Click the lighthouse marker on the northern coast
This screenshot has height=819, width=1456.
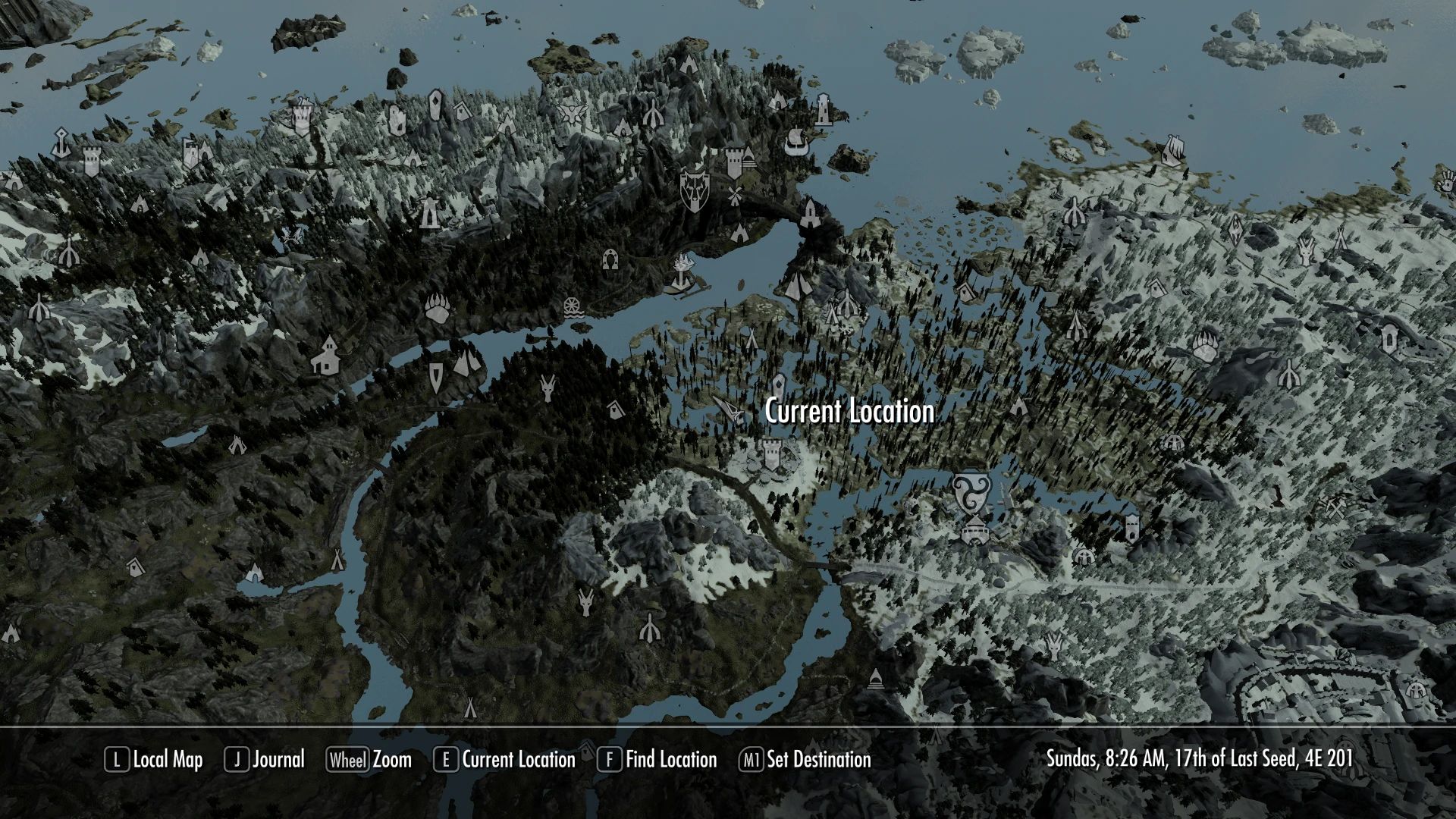tap(824, 110)
